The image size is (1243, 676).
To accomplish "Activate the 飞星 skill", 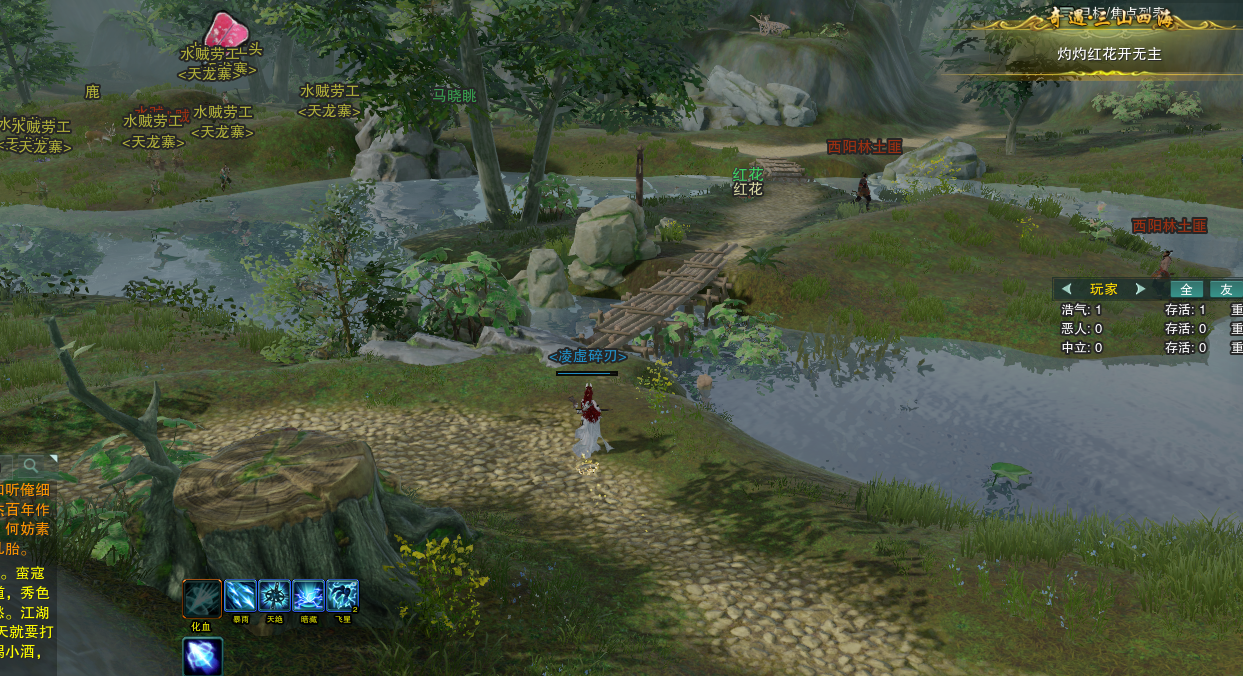I will click(x=342, y=596).
